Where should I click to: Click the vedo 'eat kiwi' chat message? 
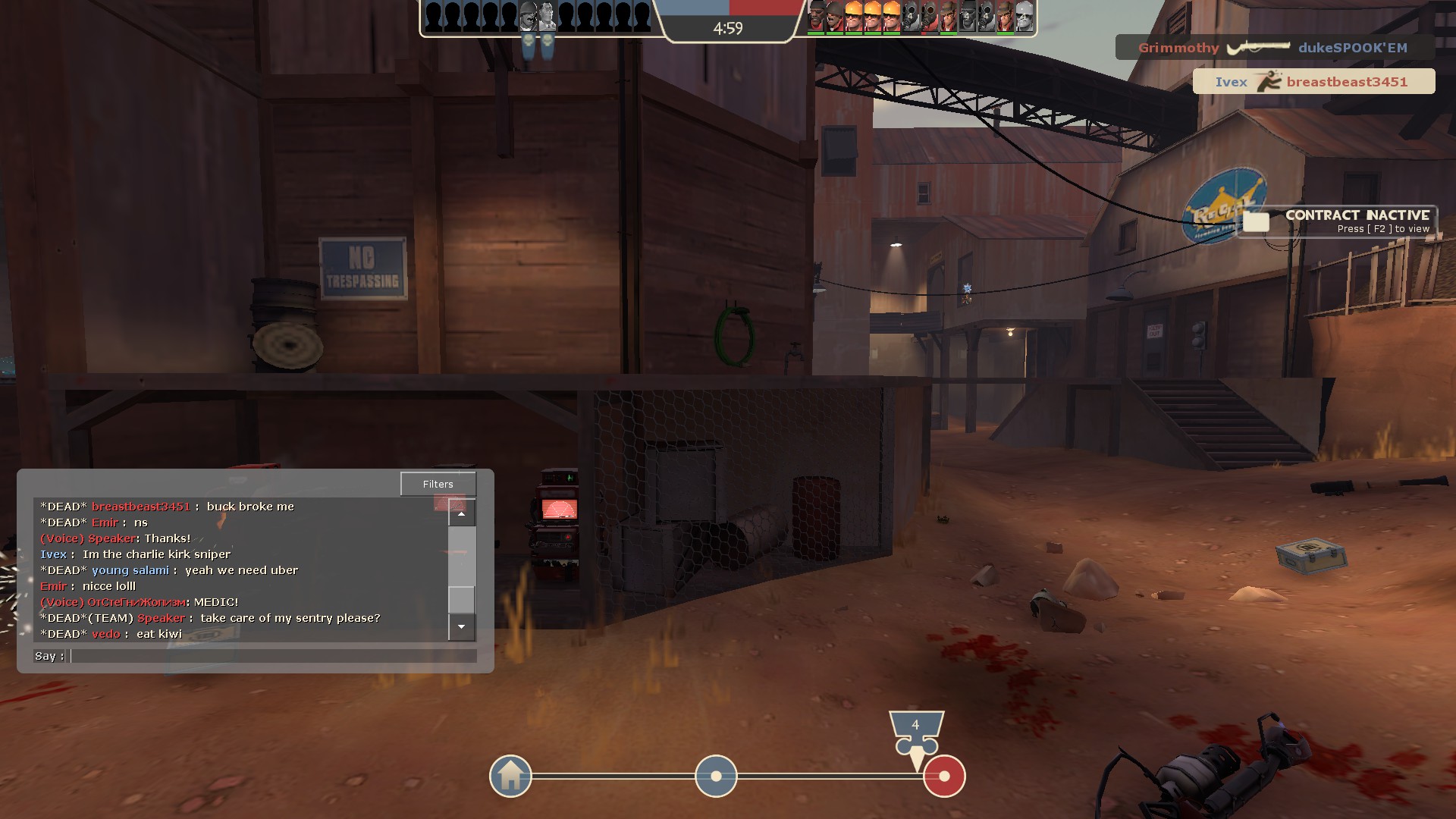click(x=111, y=634)
